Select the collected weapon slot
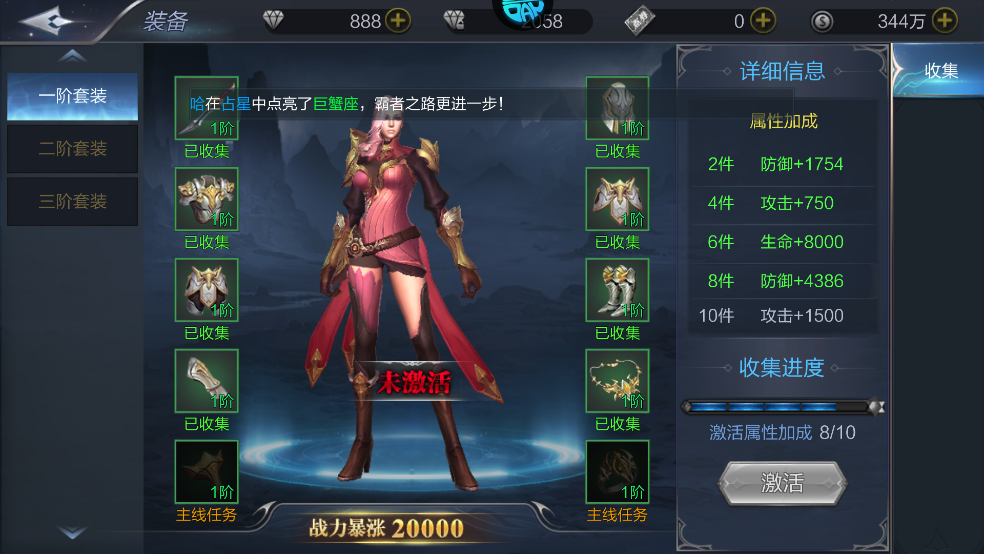This screenshot has height=554, width=984. click(207, 108)
